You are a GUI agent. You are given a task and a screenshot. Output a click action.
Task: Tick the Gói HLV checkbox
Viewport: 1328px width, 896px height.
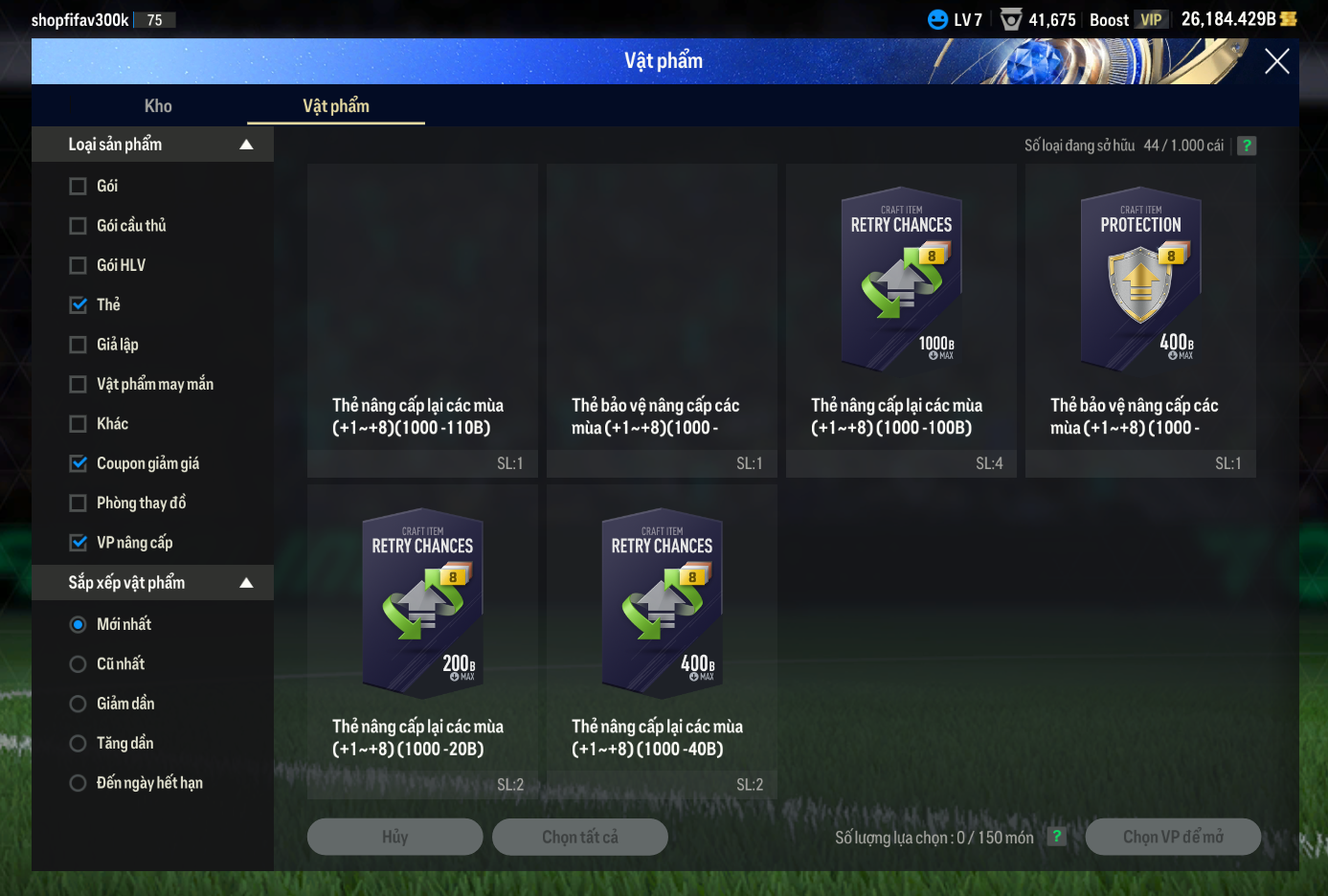pyautogui.click(x=79, y=265)
